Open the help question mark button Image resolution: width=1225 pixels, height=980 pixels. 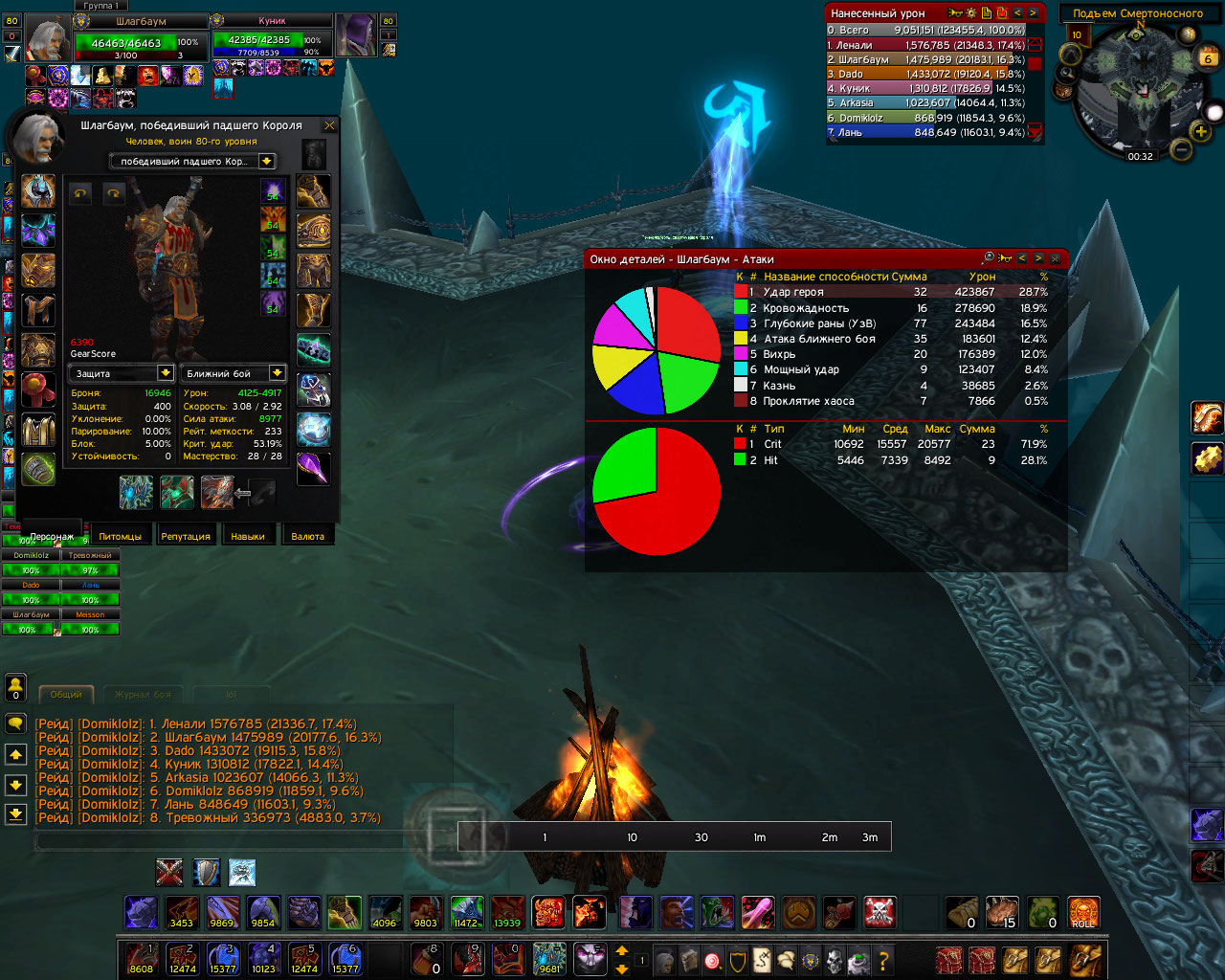[883, 959]
